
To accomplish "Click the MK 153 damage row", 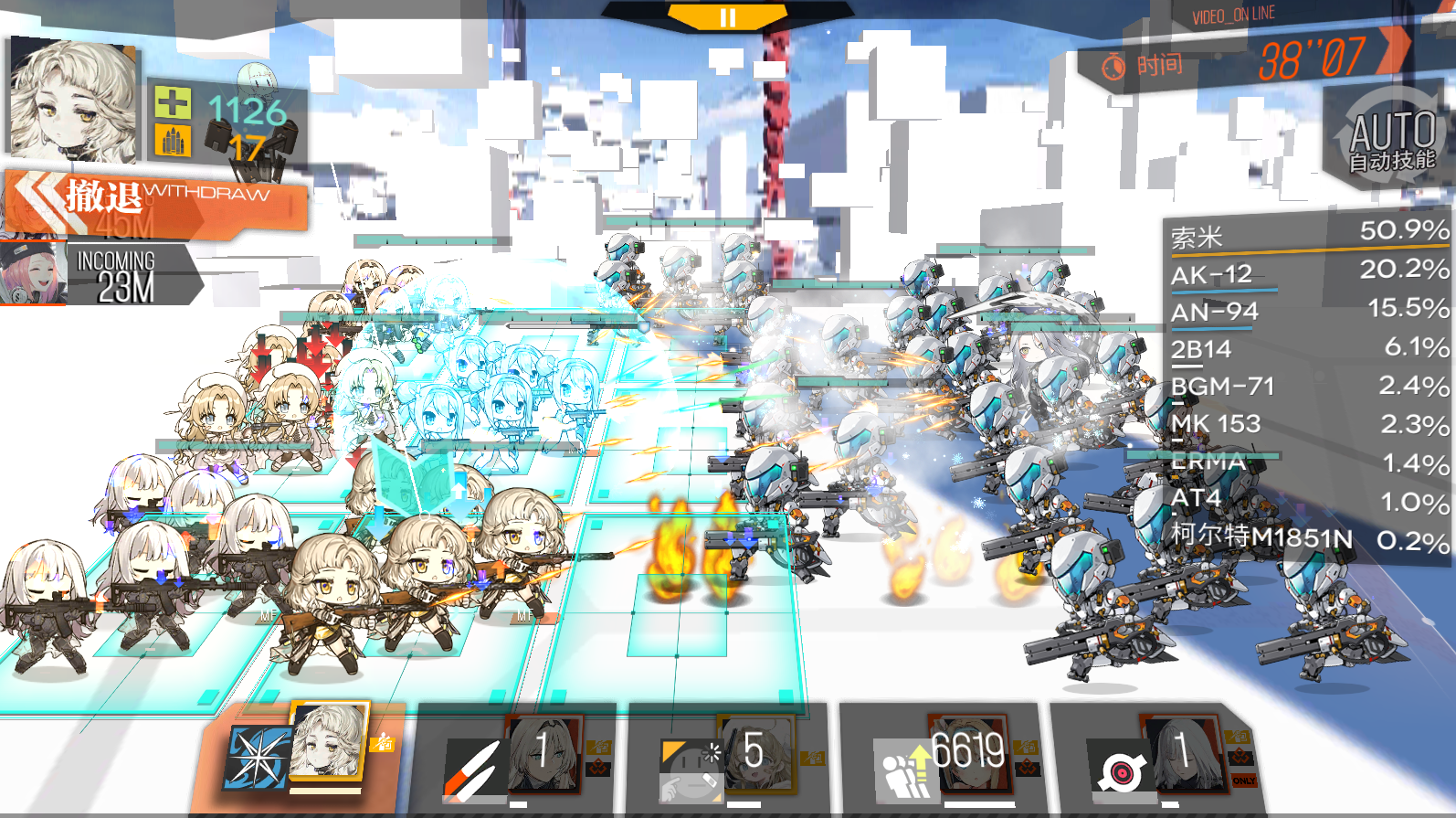I will (1308, 424).
